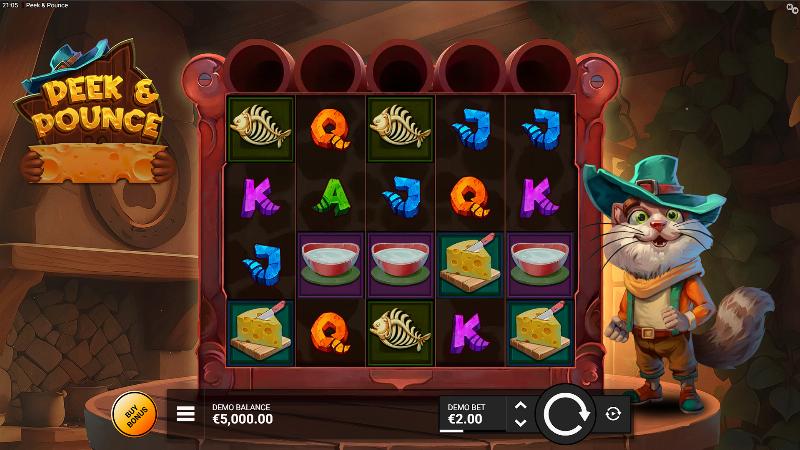The width and height of the screenshot is (800, 450).
Task: Open the hamburger game menu
Action: click(x=186, y=414)
